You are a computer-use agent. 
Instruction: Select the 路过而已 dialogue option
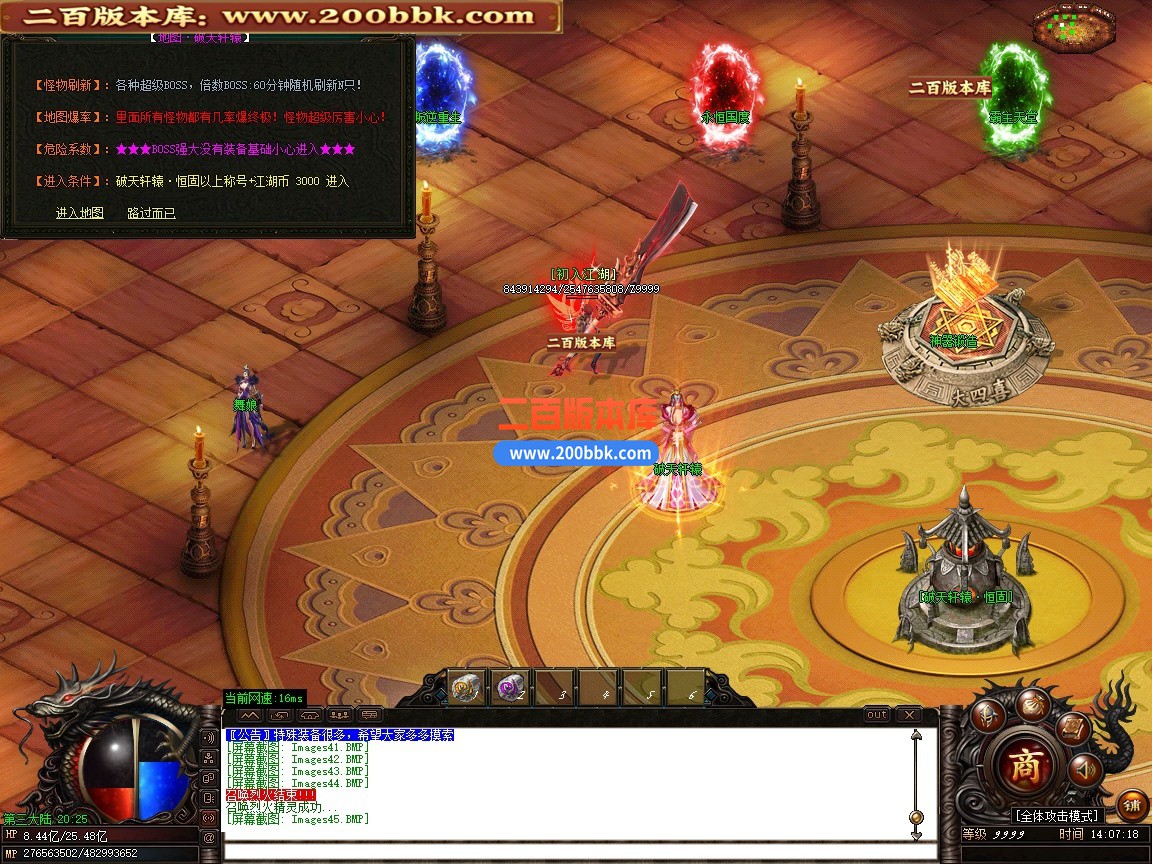click(x=151, y=213)
